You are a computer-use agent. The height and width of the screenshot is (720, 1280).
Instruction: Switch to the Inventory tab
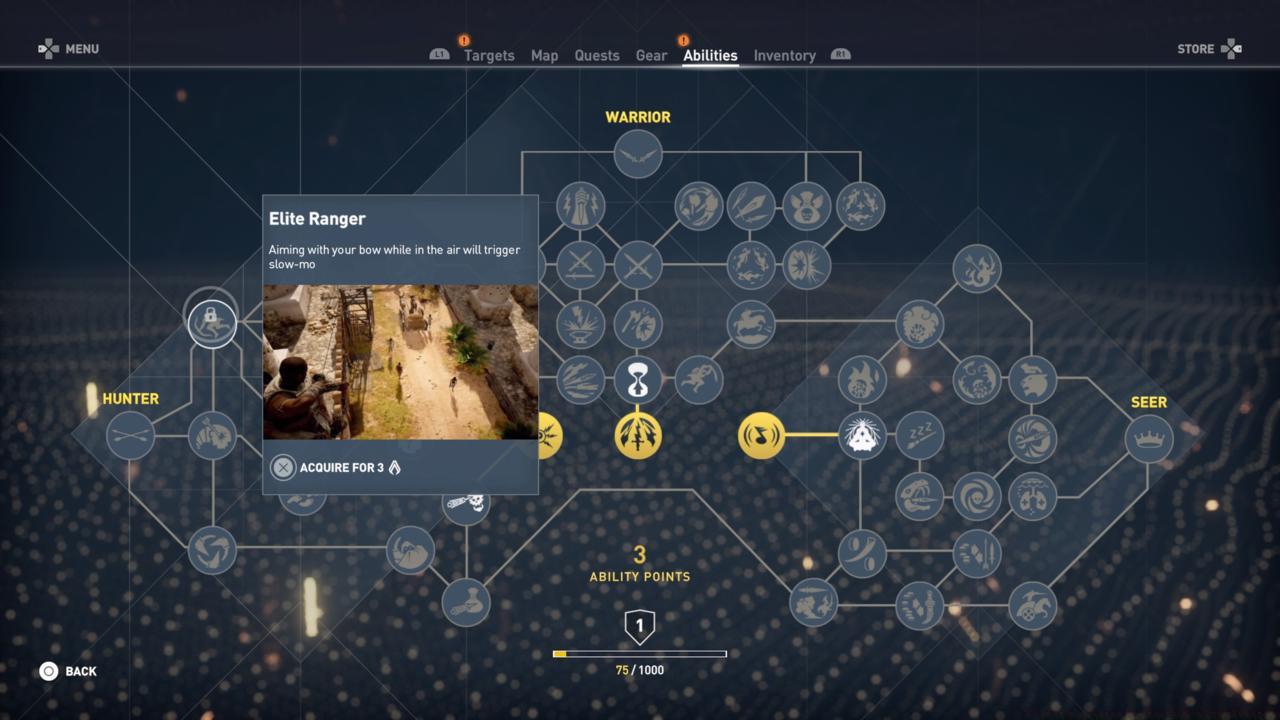784,55
